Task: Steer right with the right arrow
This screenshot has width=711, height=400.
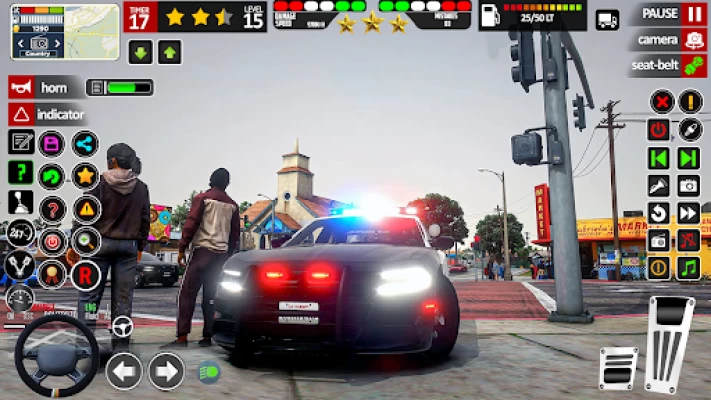Action: click(166, 371)
